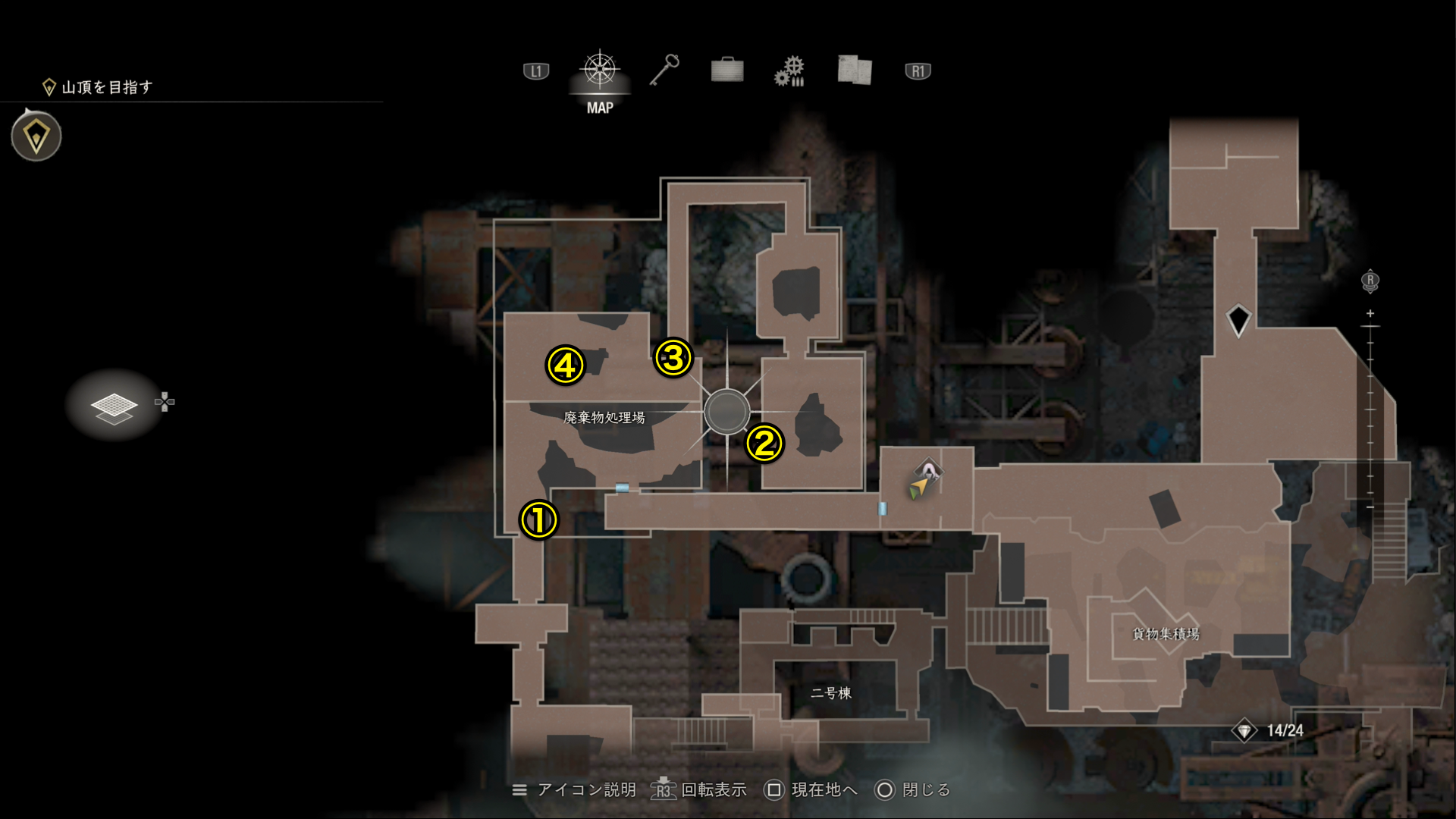
Task: Click the player arrow marker on the map
Action: pos(918,489)
